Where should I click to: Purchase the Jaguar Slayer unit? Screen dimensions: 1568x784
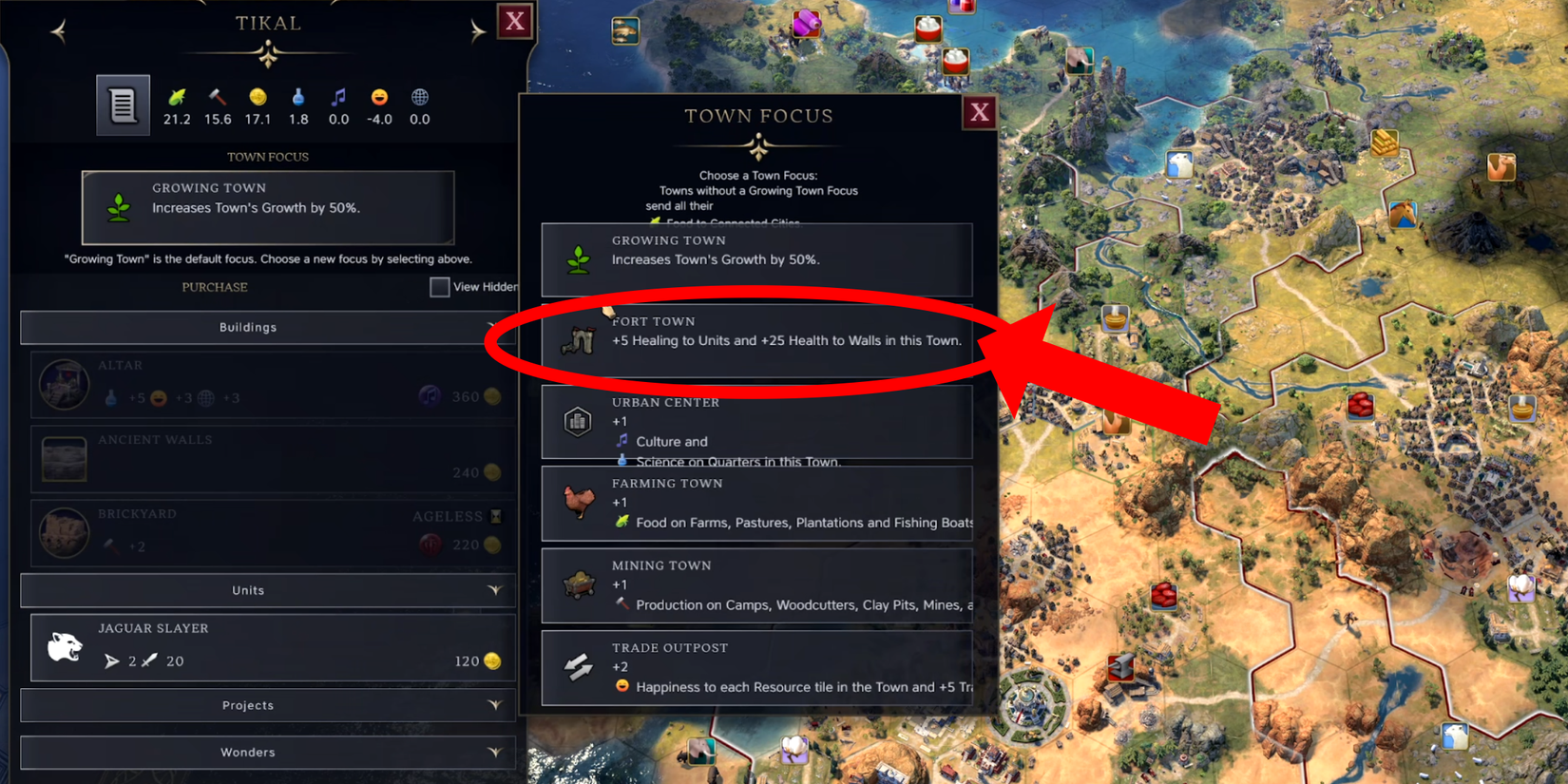point(271,648)
